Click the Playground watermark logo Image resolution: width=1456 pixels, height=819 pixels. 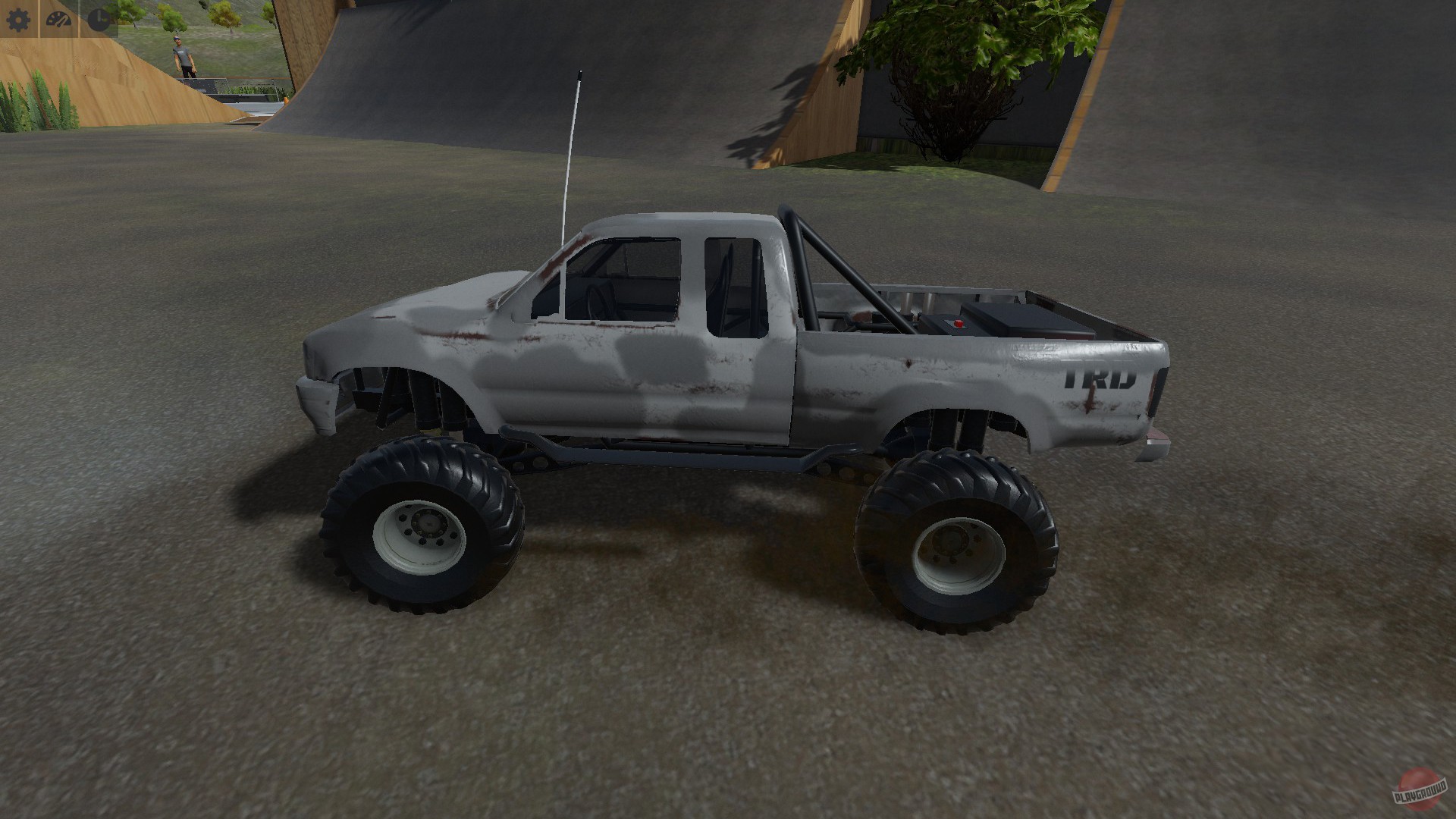click(x=1421, y=792)
